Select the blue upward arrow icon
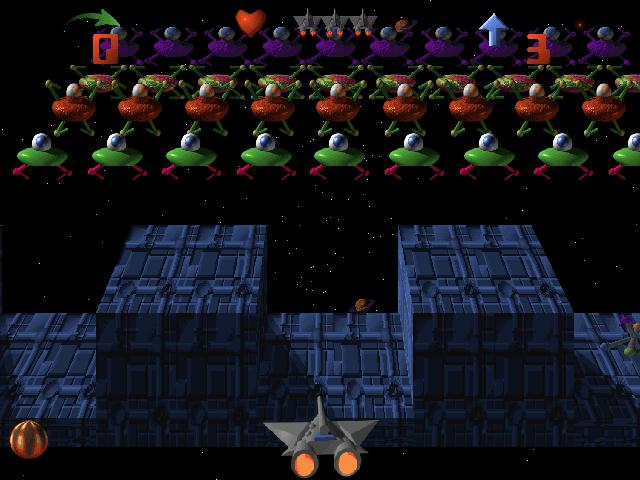Screen dimensions: 640x480 pos(494,29)
